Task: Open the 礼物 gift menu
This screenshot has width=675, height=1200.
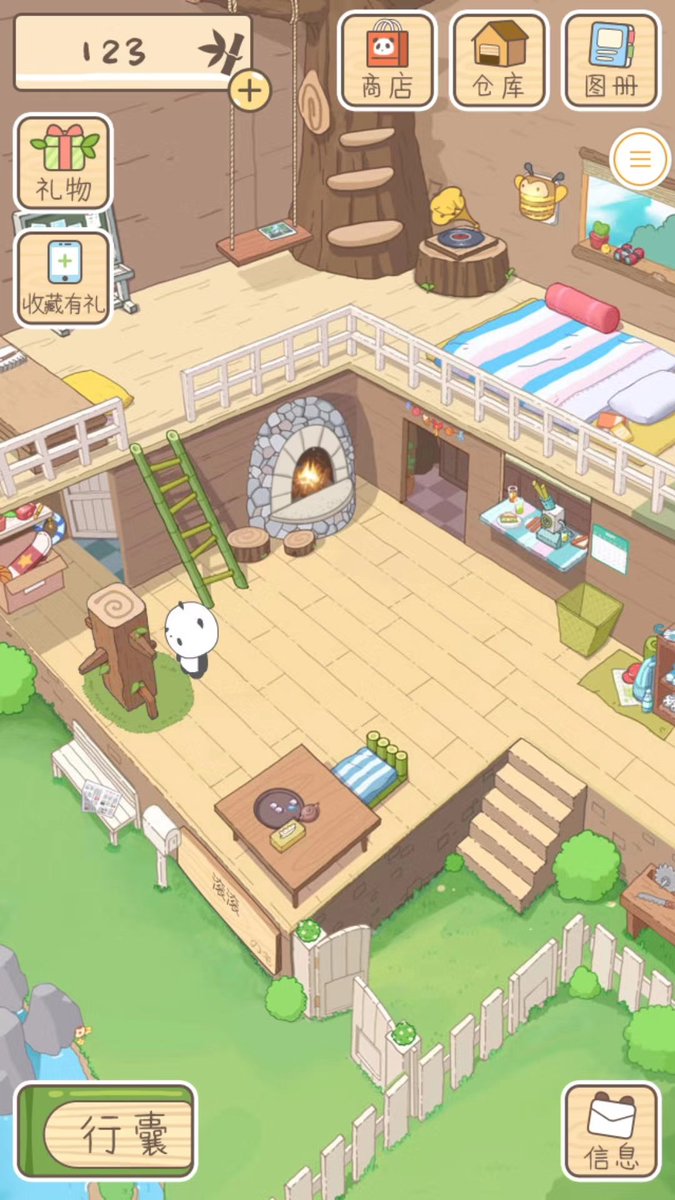Action: (63, 162)
